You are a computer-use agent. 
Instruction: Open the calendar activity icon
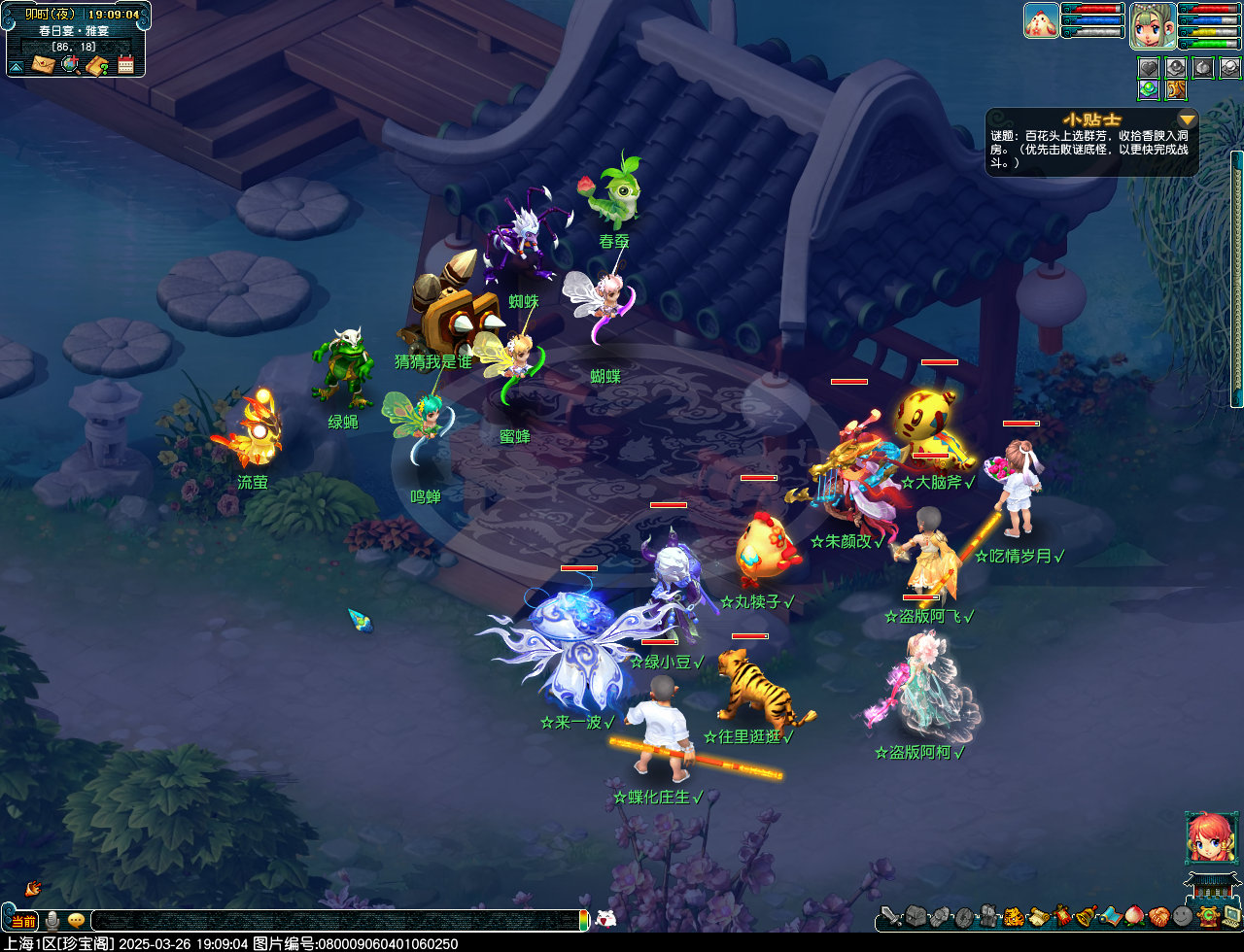tap(125, 64)
